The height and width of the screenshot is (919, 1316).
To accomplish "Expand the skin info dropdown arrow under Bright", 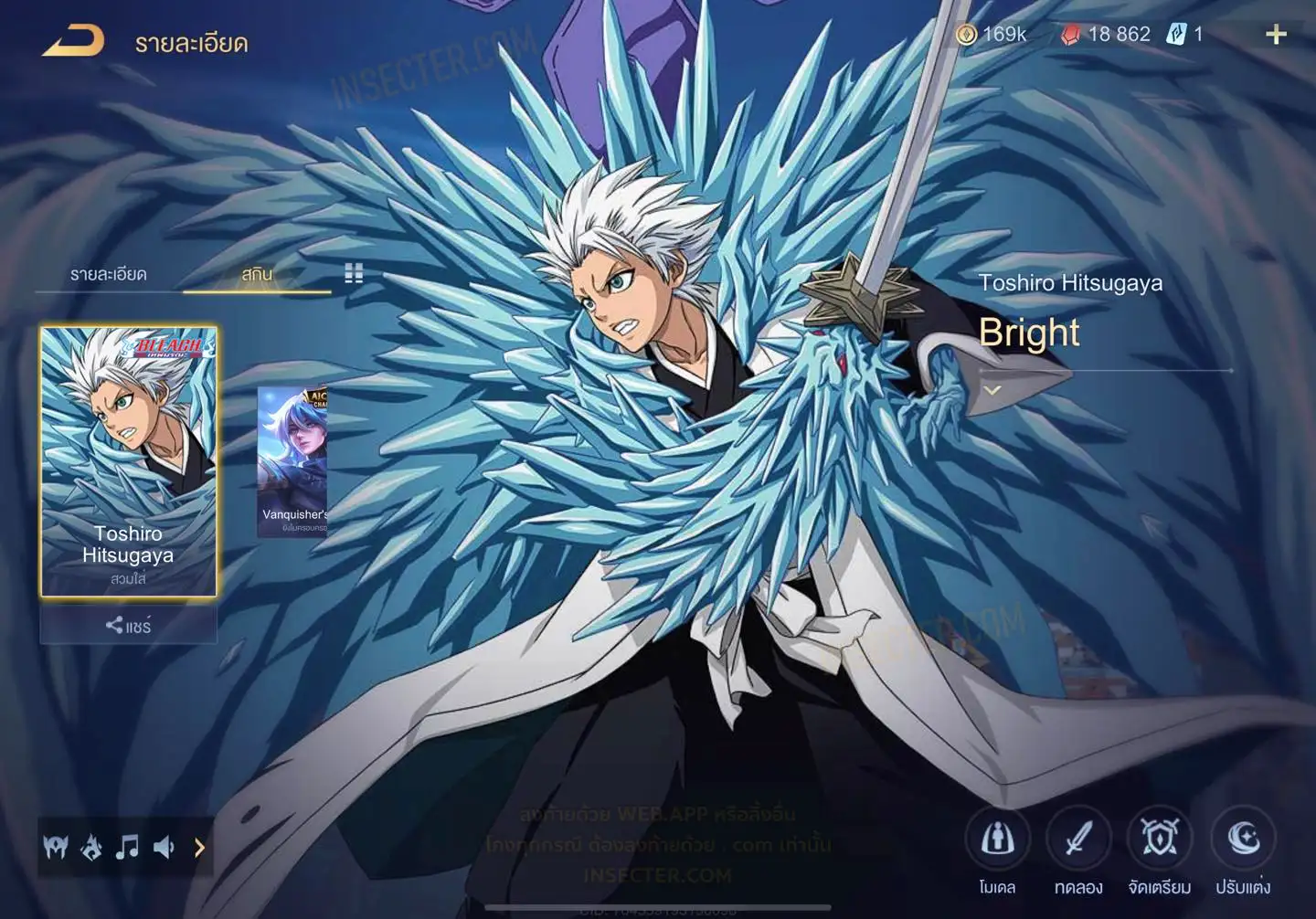I will pyautogui.click(x=992, y=390).
